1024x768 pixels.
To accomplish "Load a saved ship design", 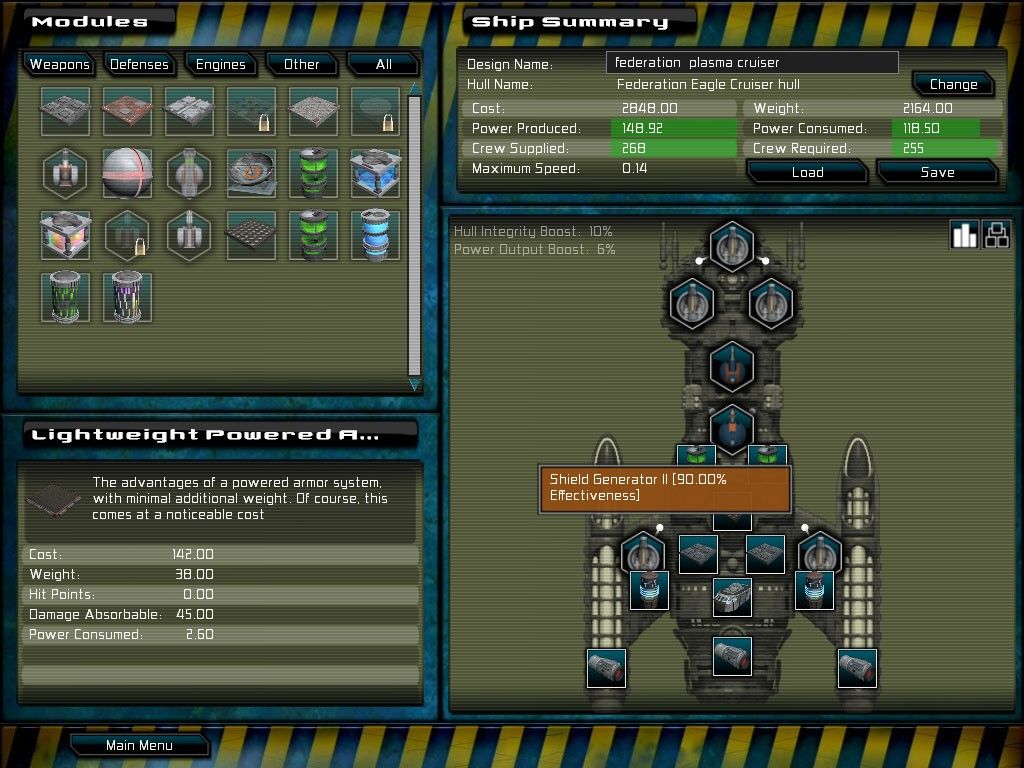I will (806, 172).
